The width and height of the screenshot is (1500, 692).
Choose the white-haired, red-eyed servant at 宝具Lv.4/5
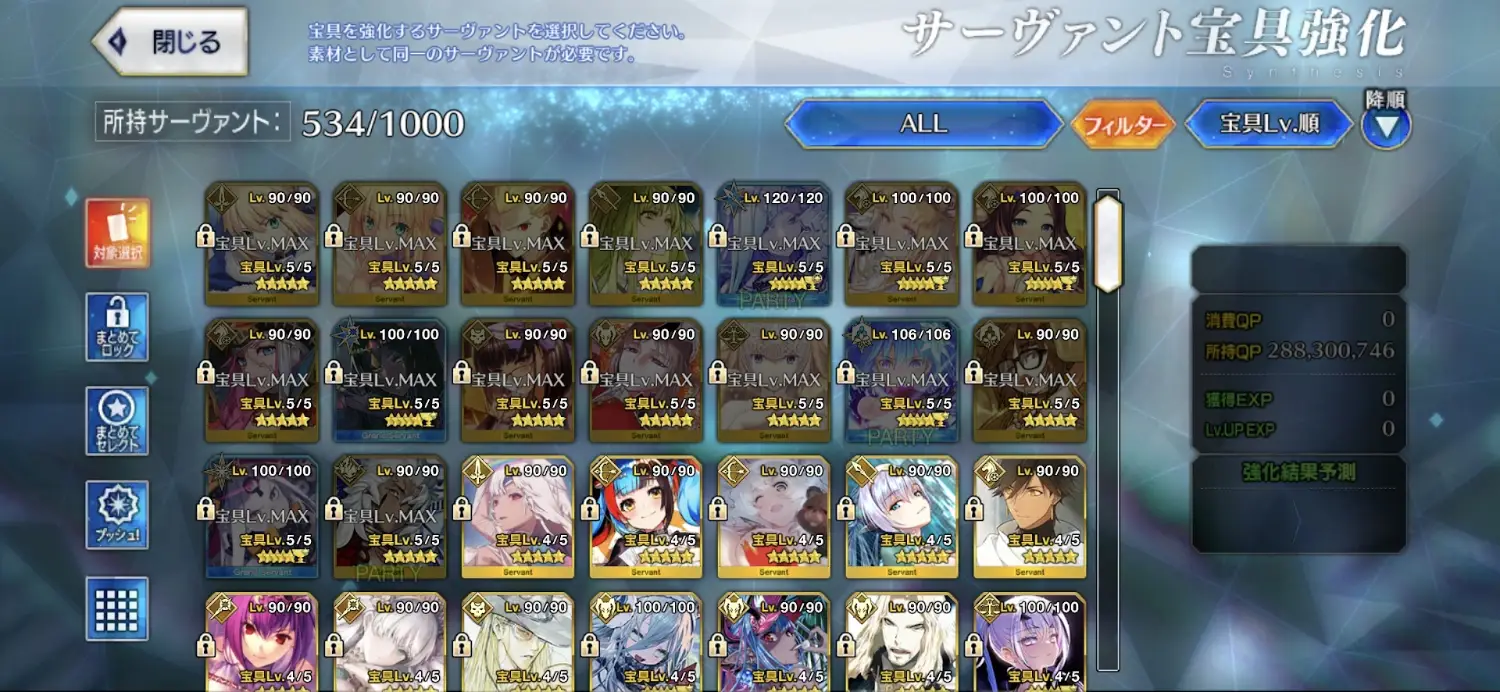pos(517,517)
